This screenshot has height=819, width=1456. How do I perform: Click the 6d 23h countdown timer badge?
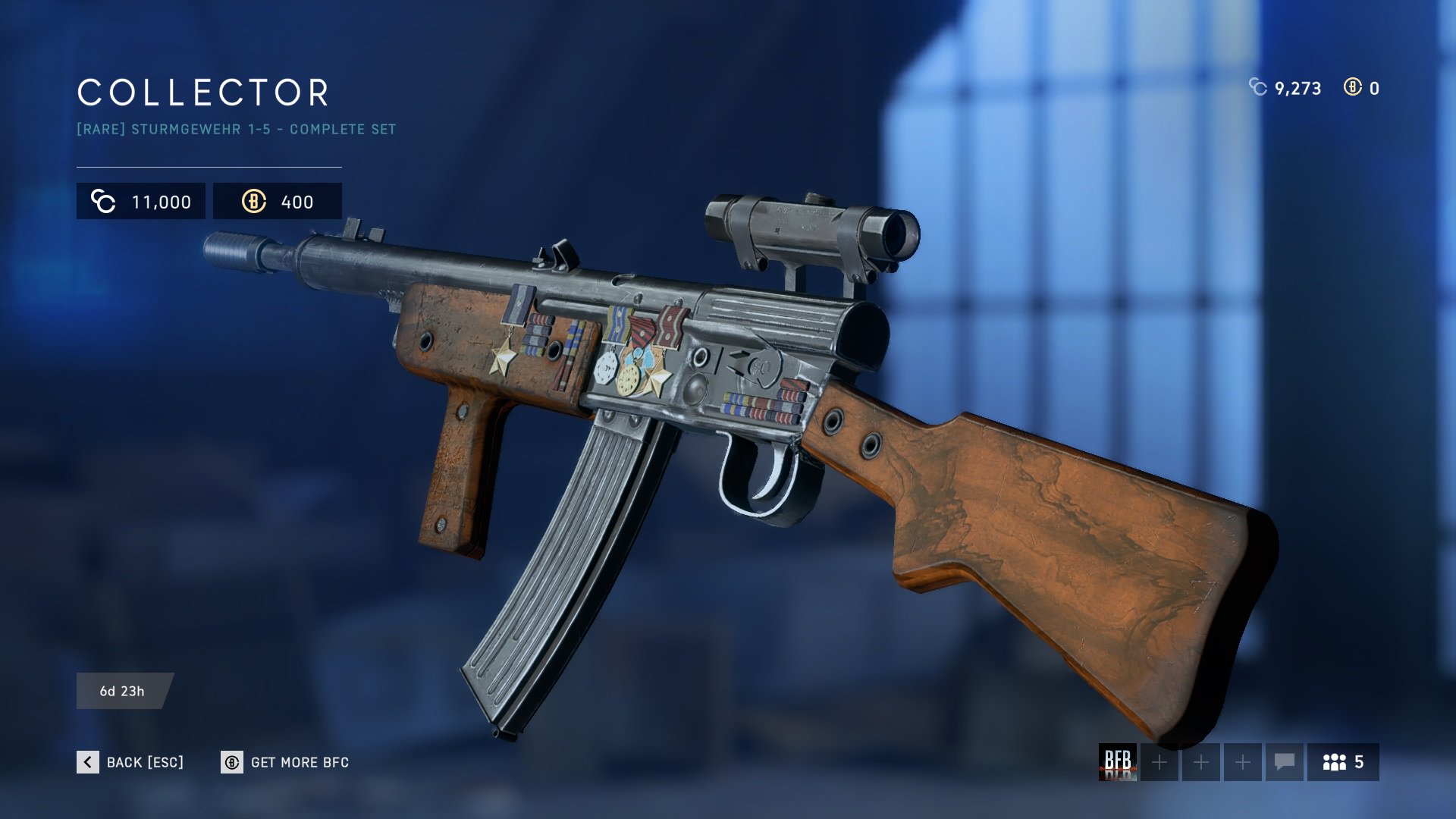pyautogui.click(x=124, y=691)
